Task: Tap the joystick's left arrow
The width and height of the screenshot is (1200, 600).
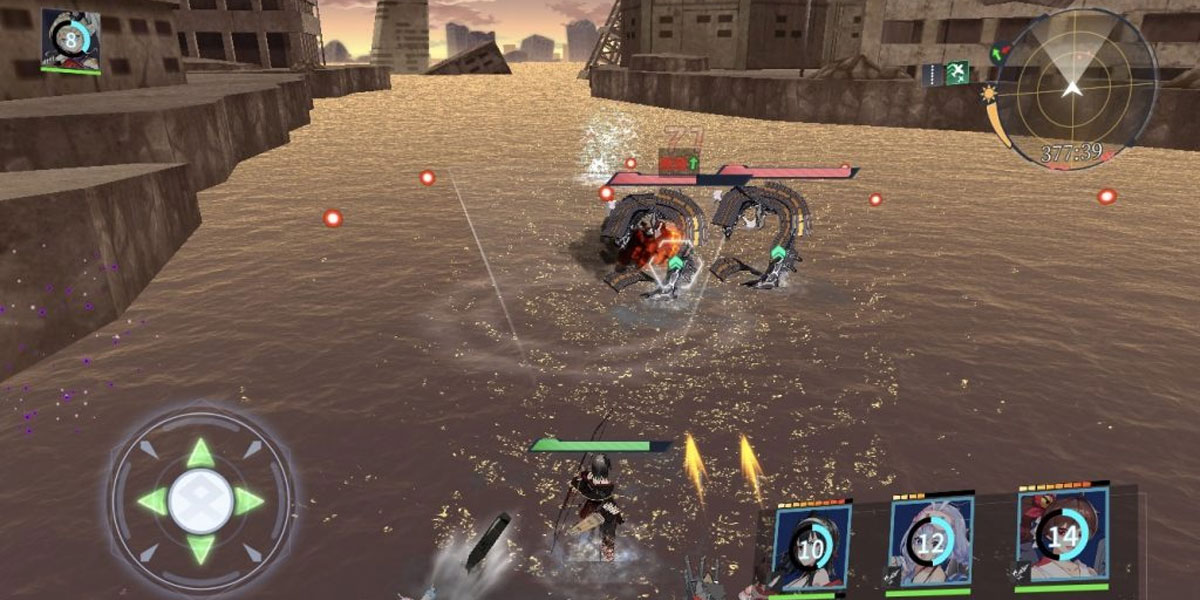Action: [x=153, y=501]
